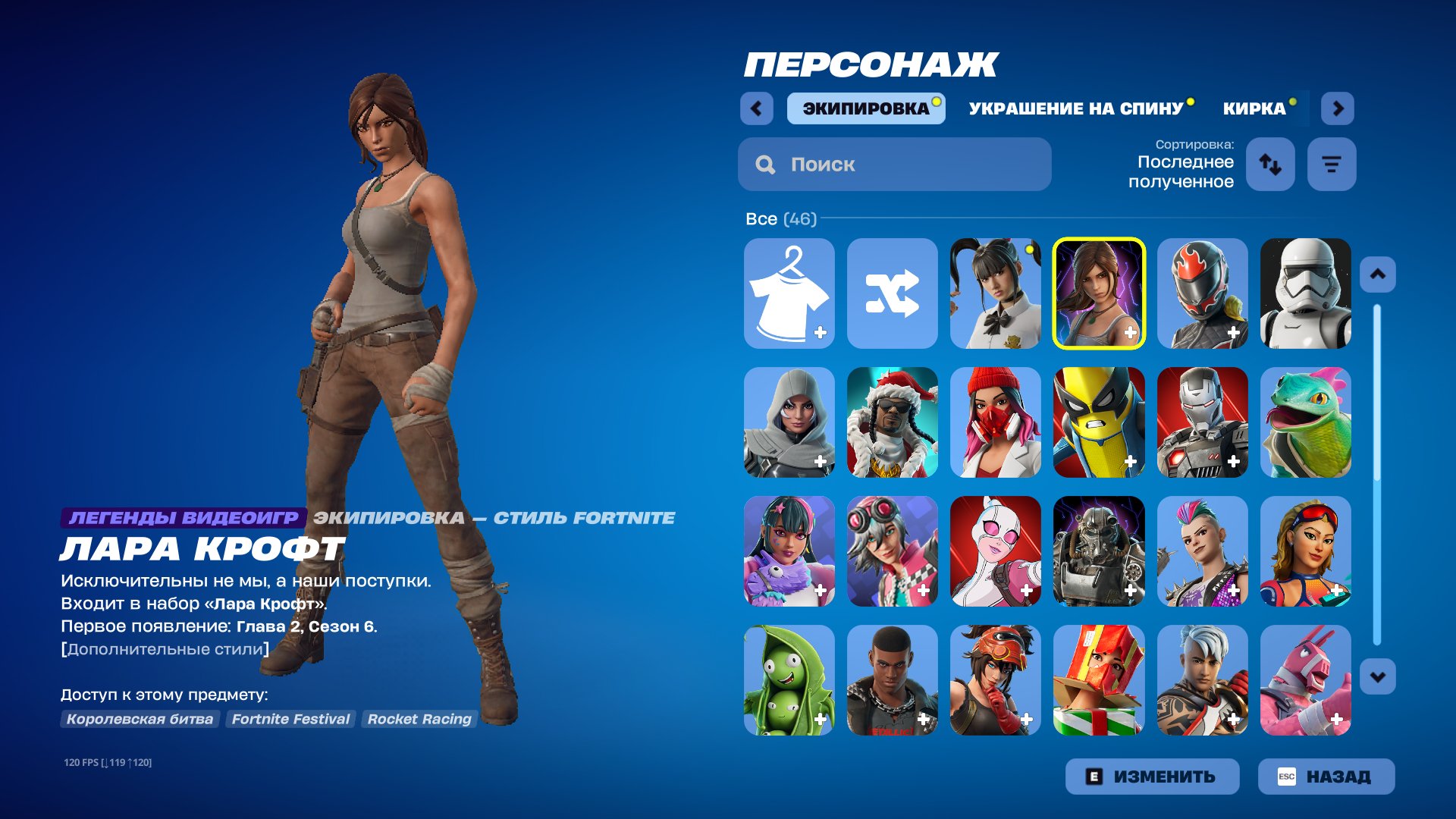
Task: Select the green pea pod outfit
Action: tap(789, 682)
